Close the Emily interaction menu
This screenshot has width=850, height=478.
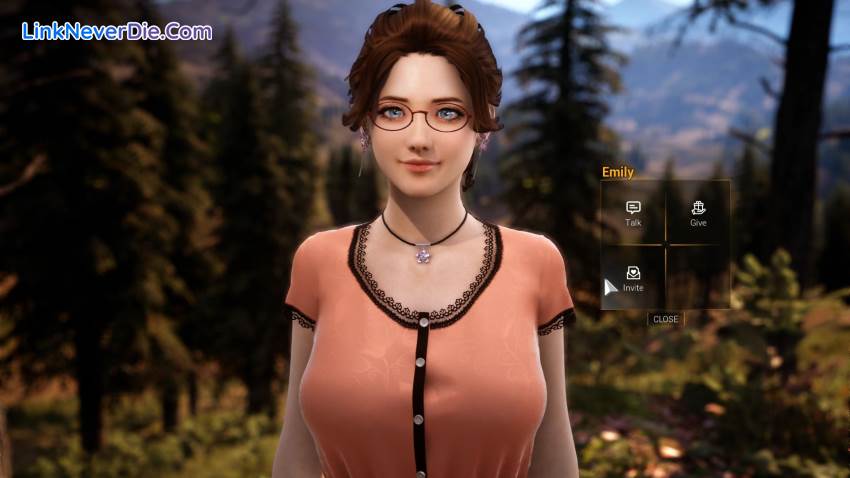click(x=665, y=319)
